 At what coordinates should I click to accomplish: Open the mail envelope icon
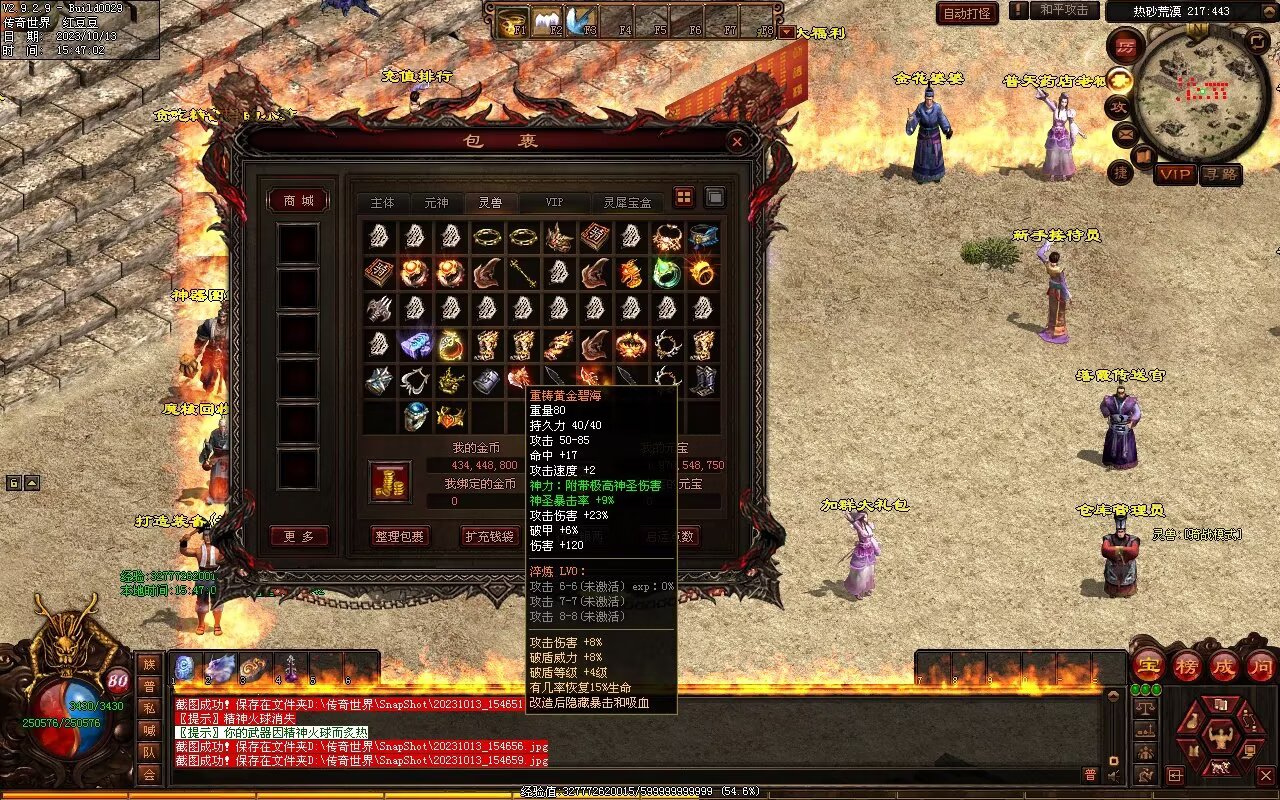click(x=1126, y=132)
